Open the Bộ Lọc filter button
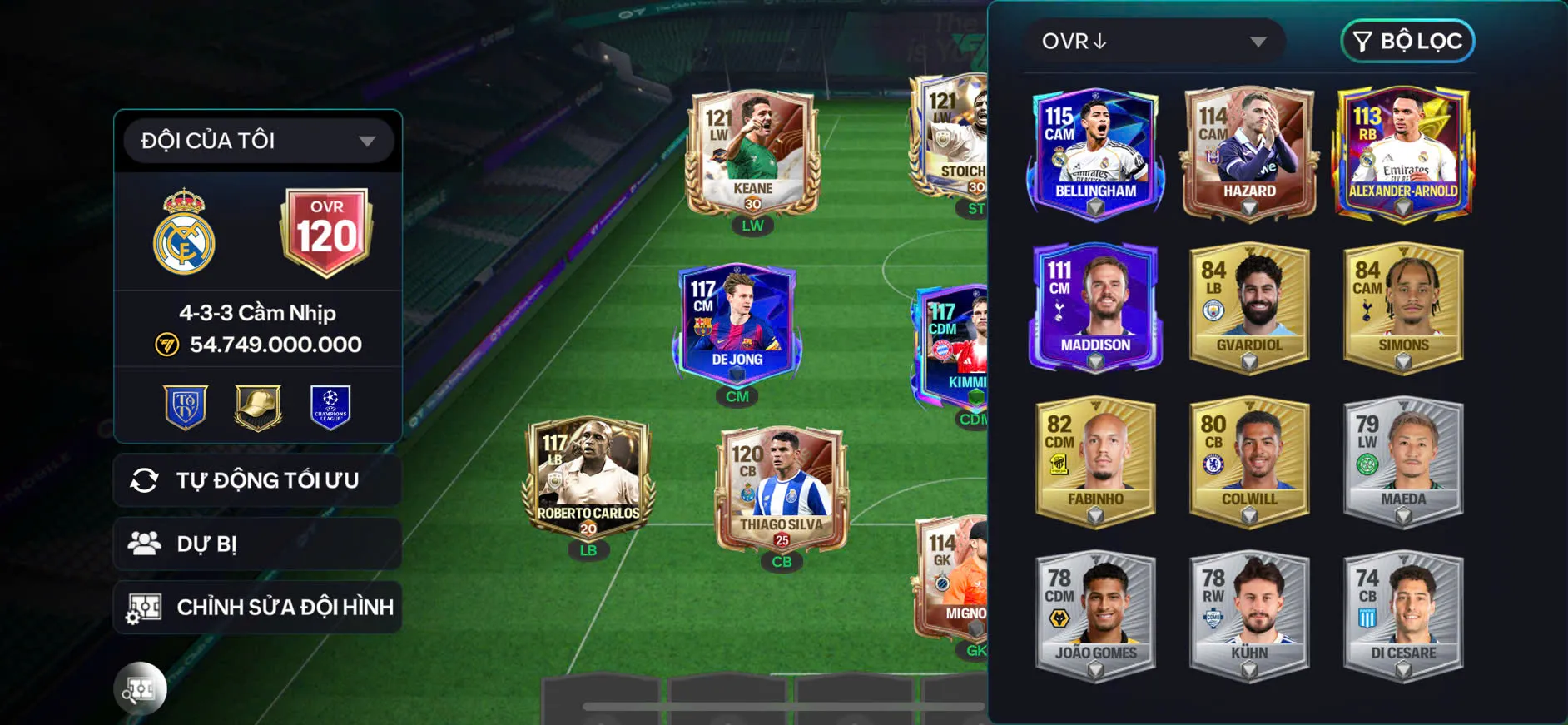1568x725 pixels. coord(1407,41)
